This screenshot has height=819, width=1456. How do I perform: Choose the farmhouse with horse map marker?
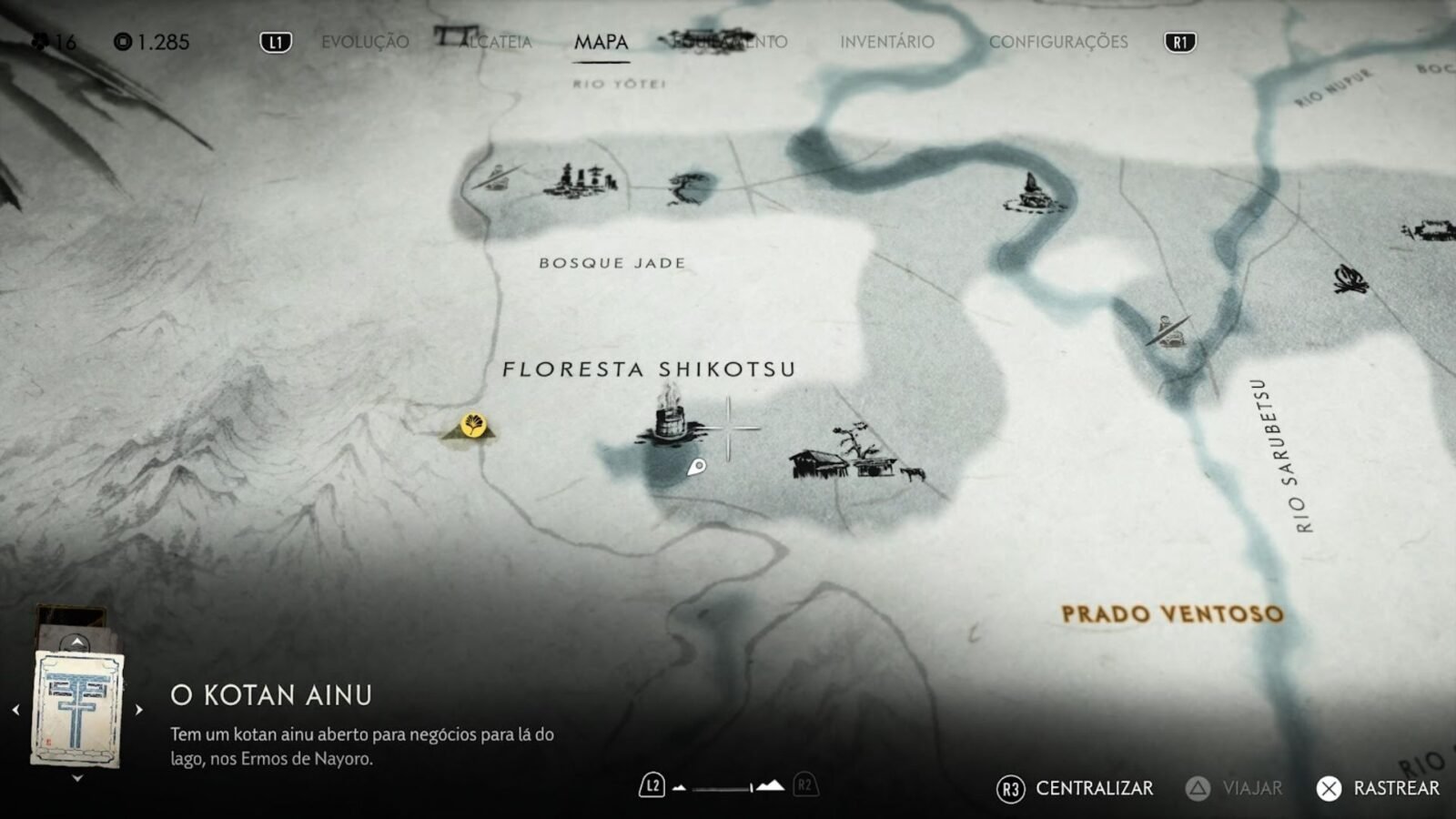[855, 457]
